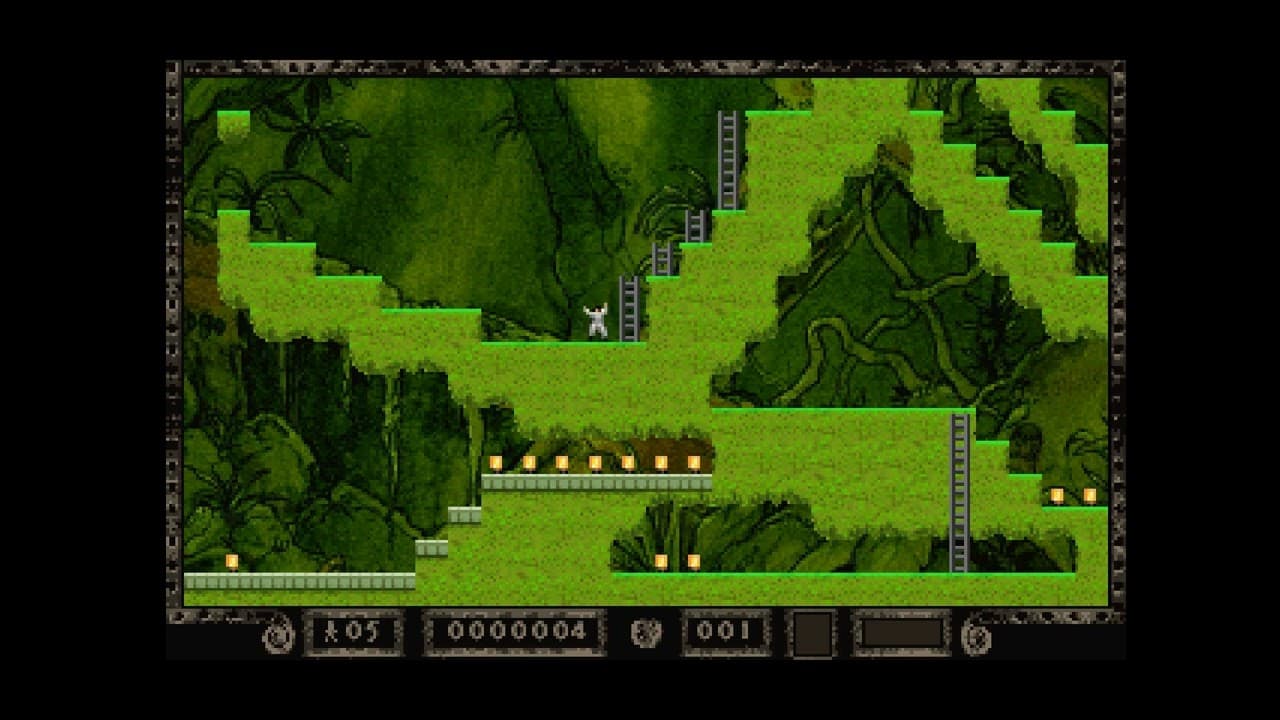This screenshot has height=720, width=1280.
Task: Click the empty power bar in the HUD
Action: point(902,632)
